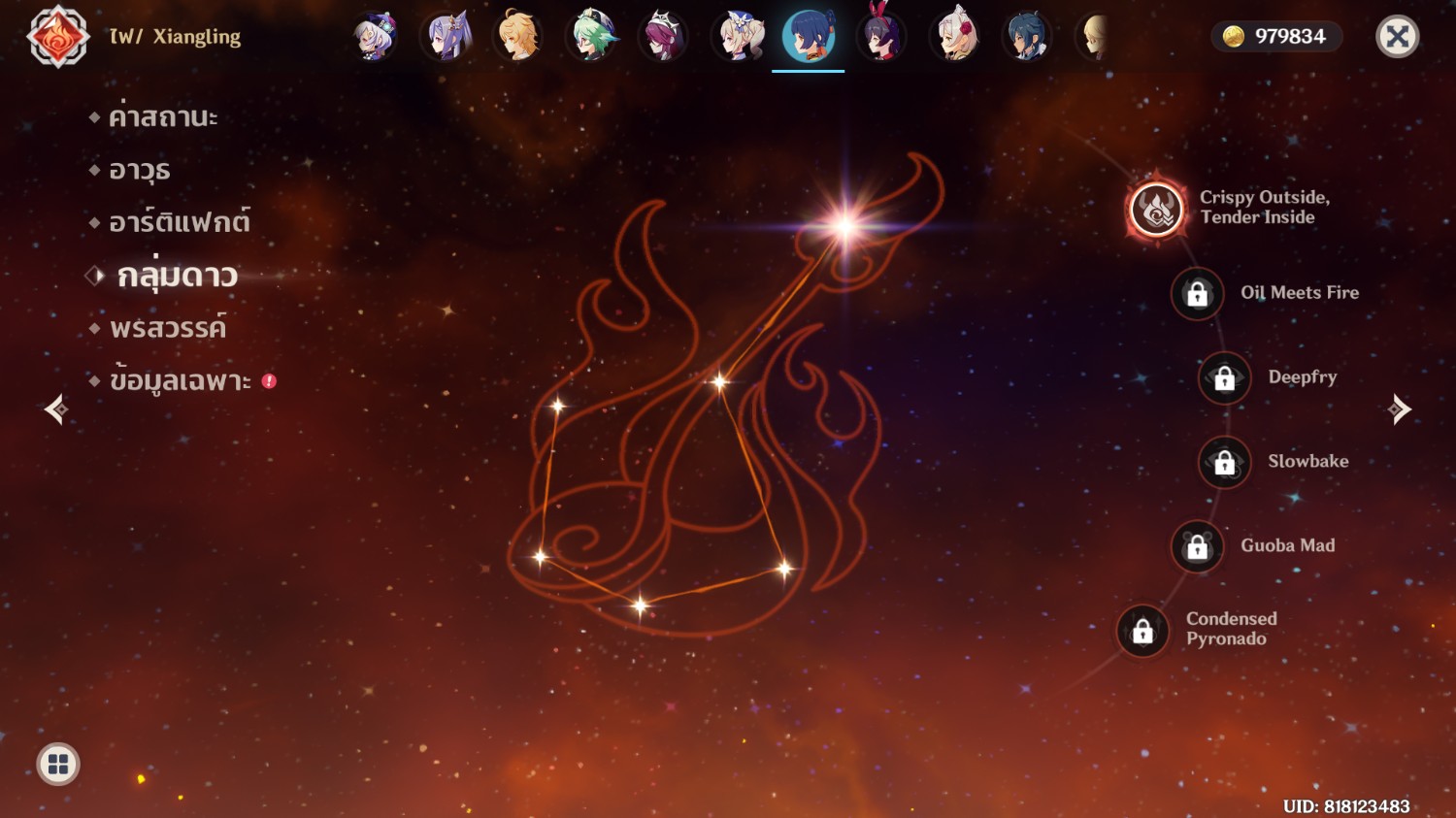Open the อาร์ติแฟกต์ (Artifacts) menu entry
Image resolution: width=1456 pixels, height=818 pixels.
(x=179, y=223)
